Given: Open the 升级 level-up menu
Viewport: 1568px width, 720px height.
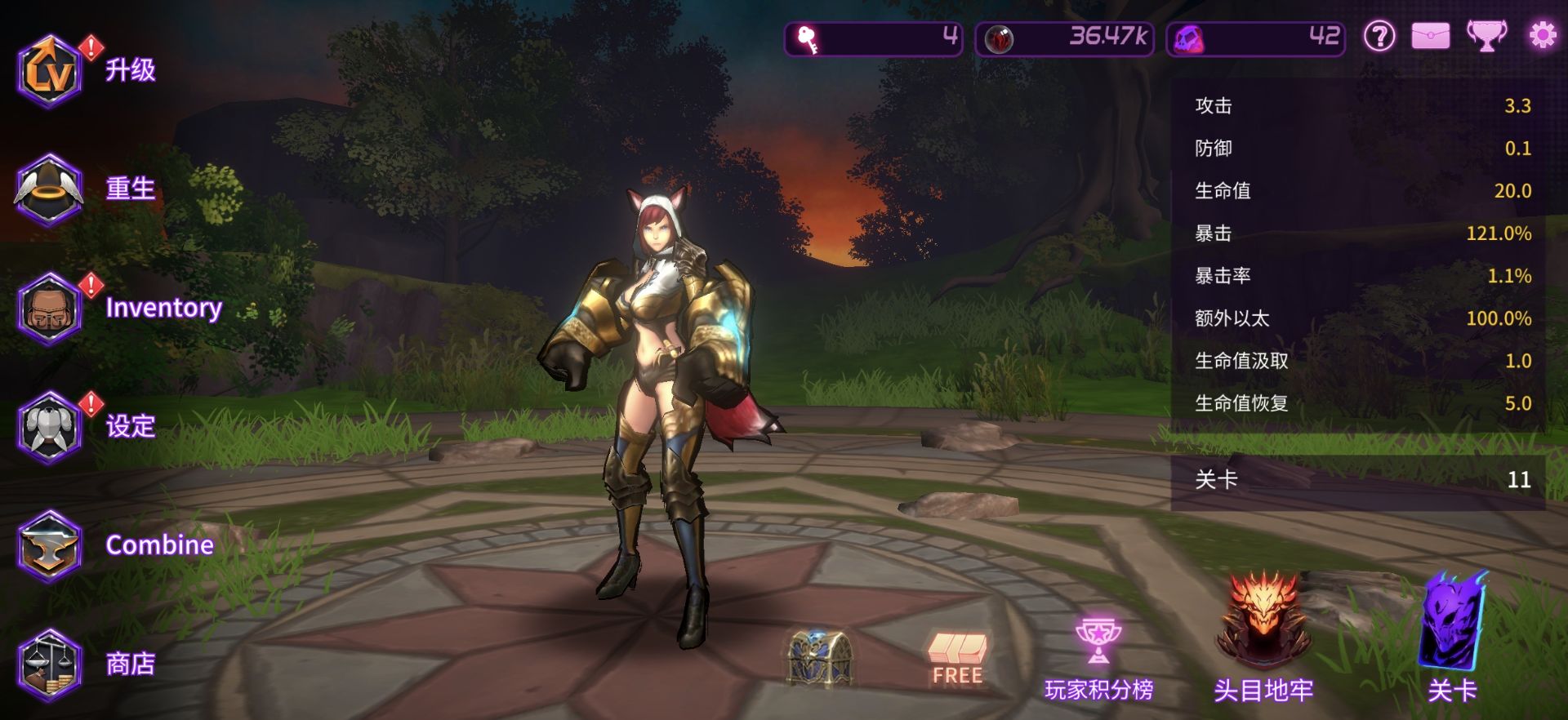Looking at the screenshot, I should tap(51, 71).
